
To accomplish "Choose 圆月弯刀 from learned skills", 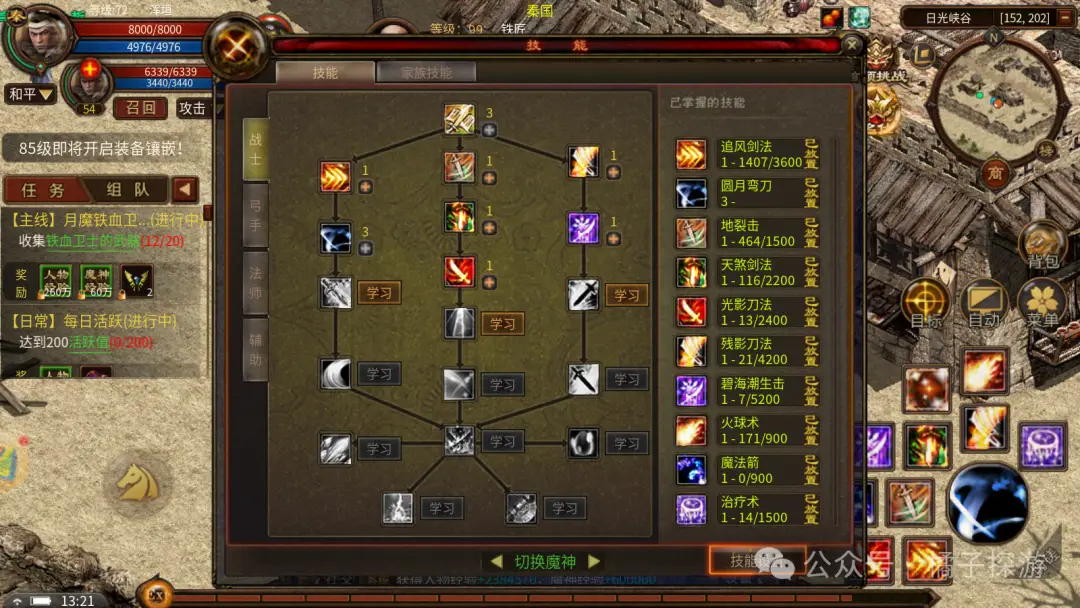I will point(747,193).
